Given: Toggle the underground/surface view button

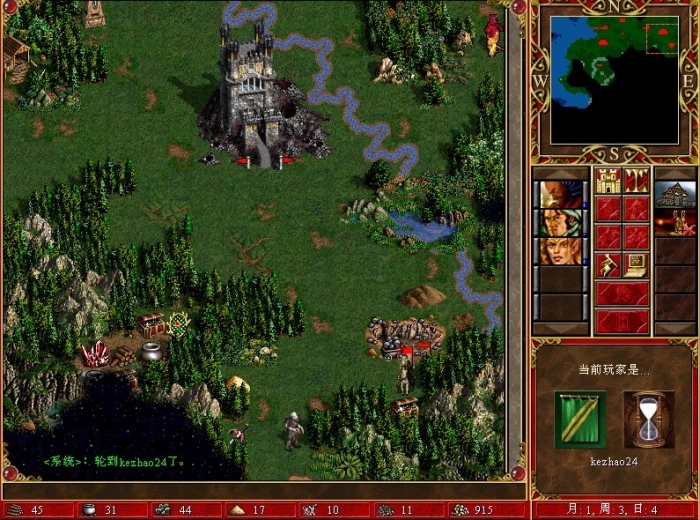Looking at the screenshot, I should pos(636,180).
